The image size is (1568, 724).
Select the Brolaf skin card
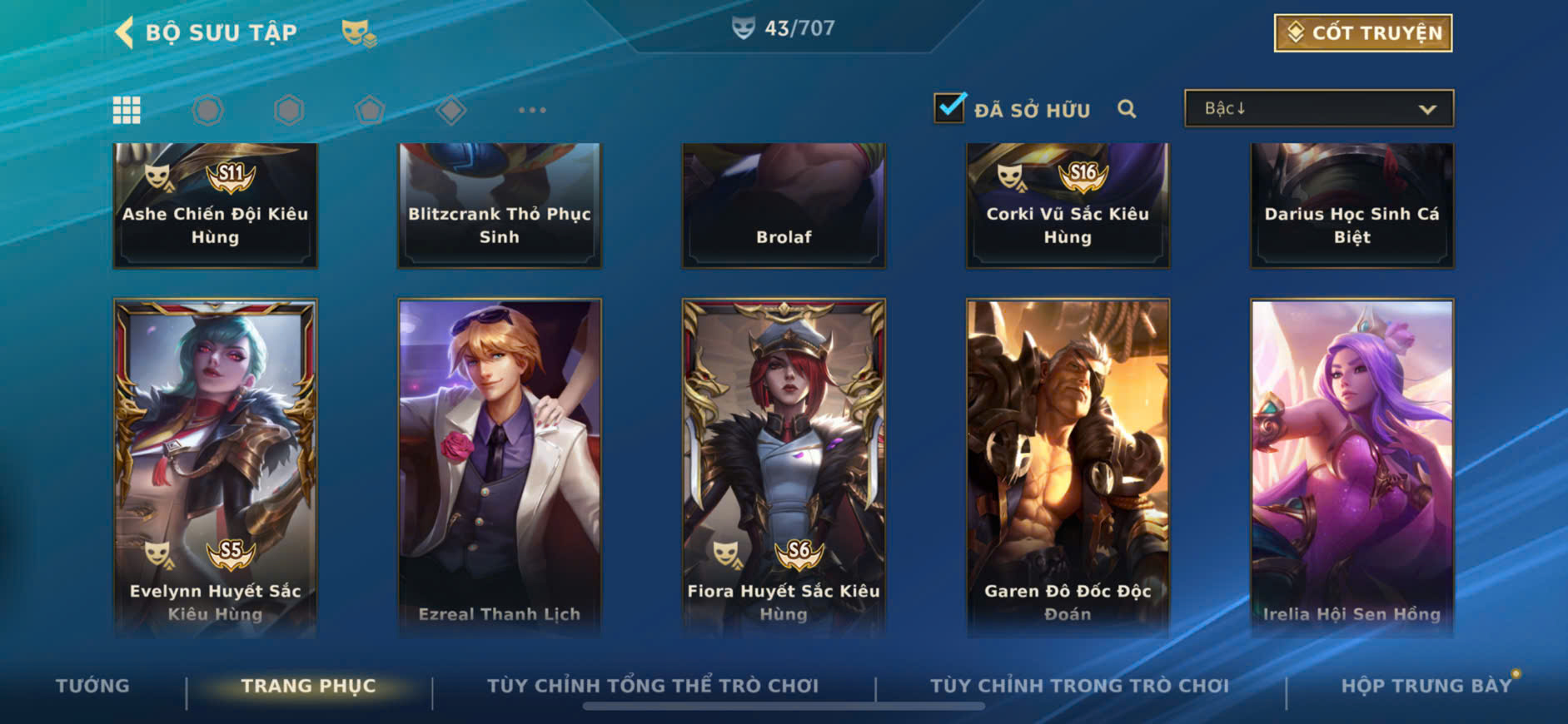pos(784,205)
